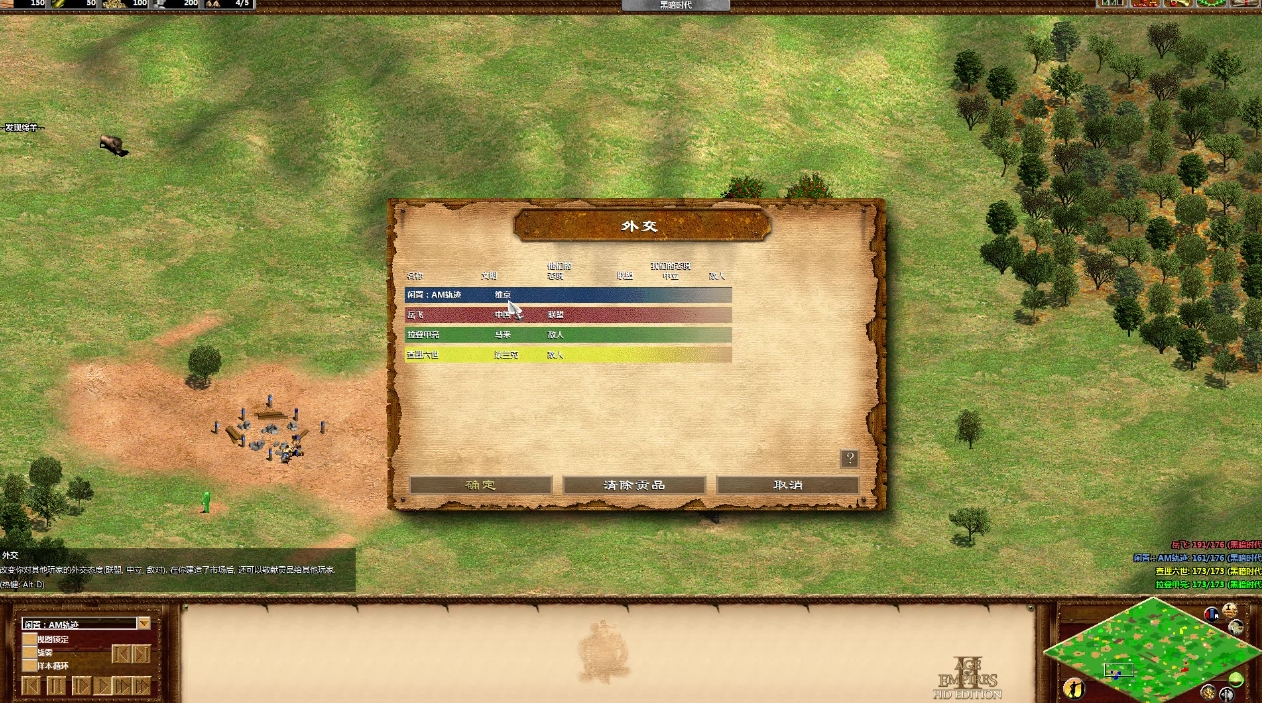Viewport: 1262px width, 703px height.
Task: Open the question mark help button
Action: [x=849, y=459]
